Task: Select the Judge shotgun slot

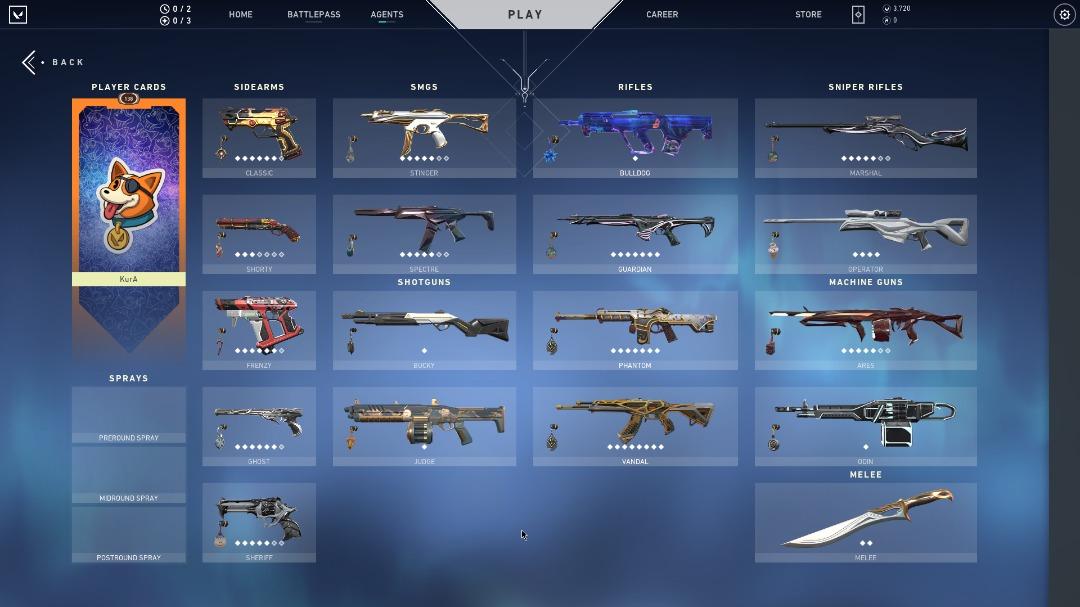Action: 424,426
